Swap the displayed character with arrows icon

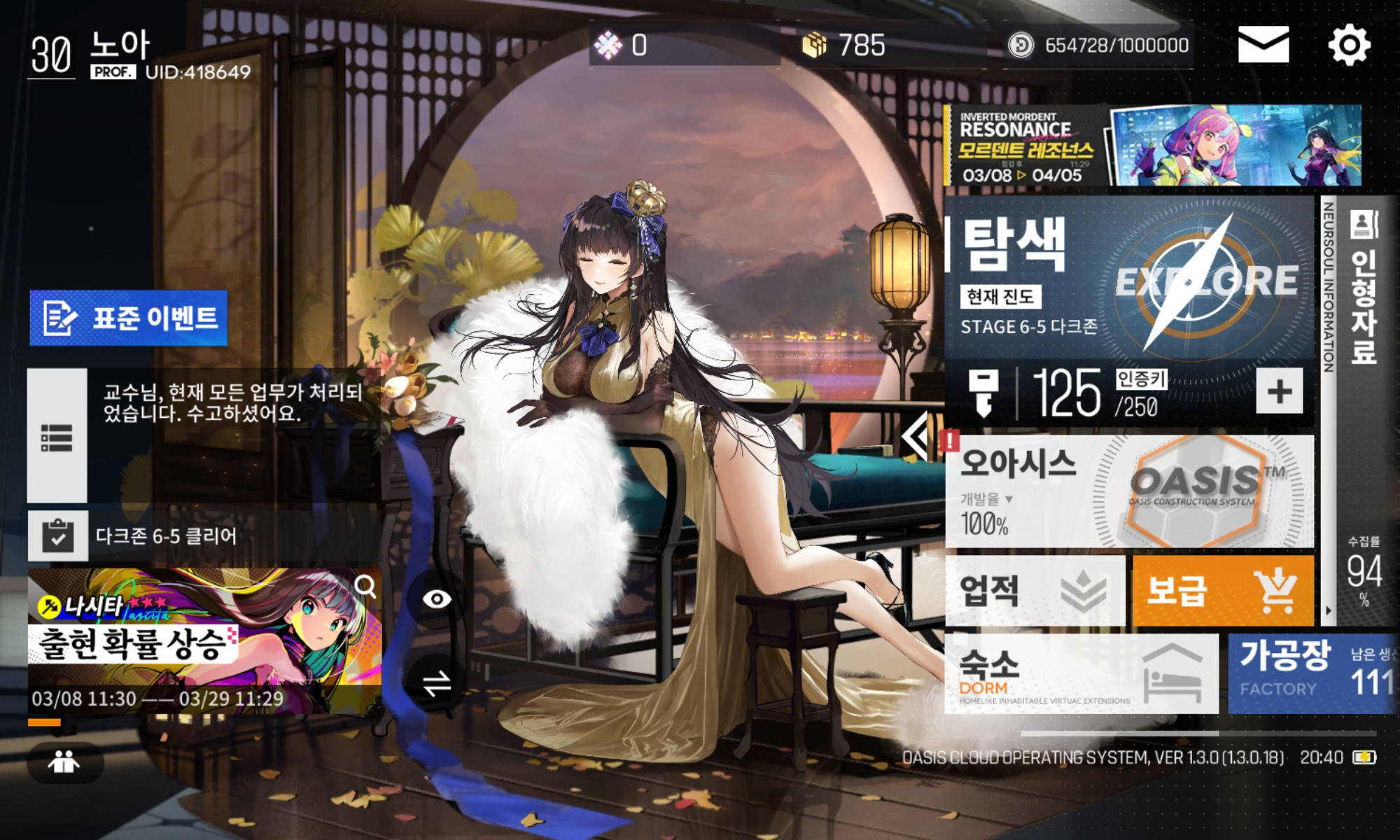[x=437, y=683]
